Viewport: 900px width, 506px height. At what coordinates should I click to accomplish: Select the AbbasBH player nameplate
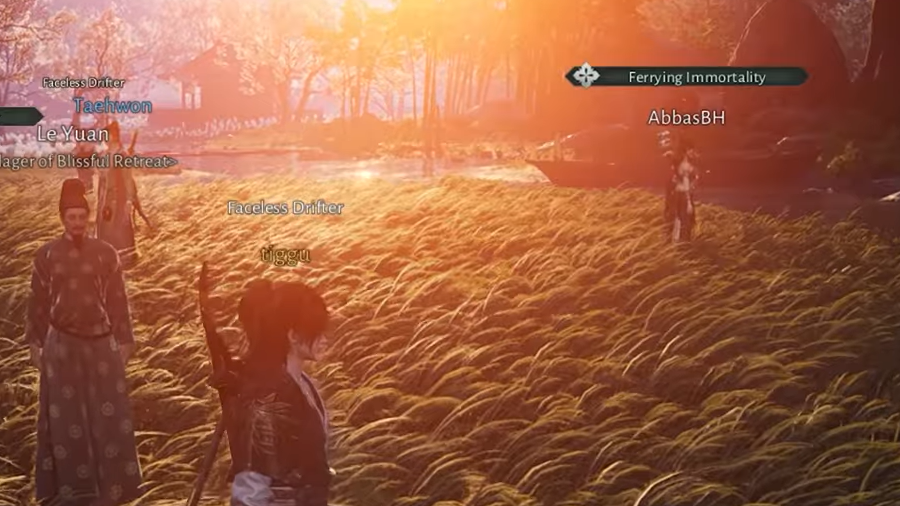686,118
